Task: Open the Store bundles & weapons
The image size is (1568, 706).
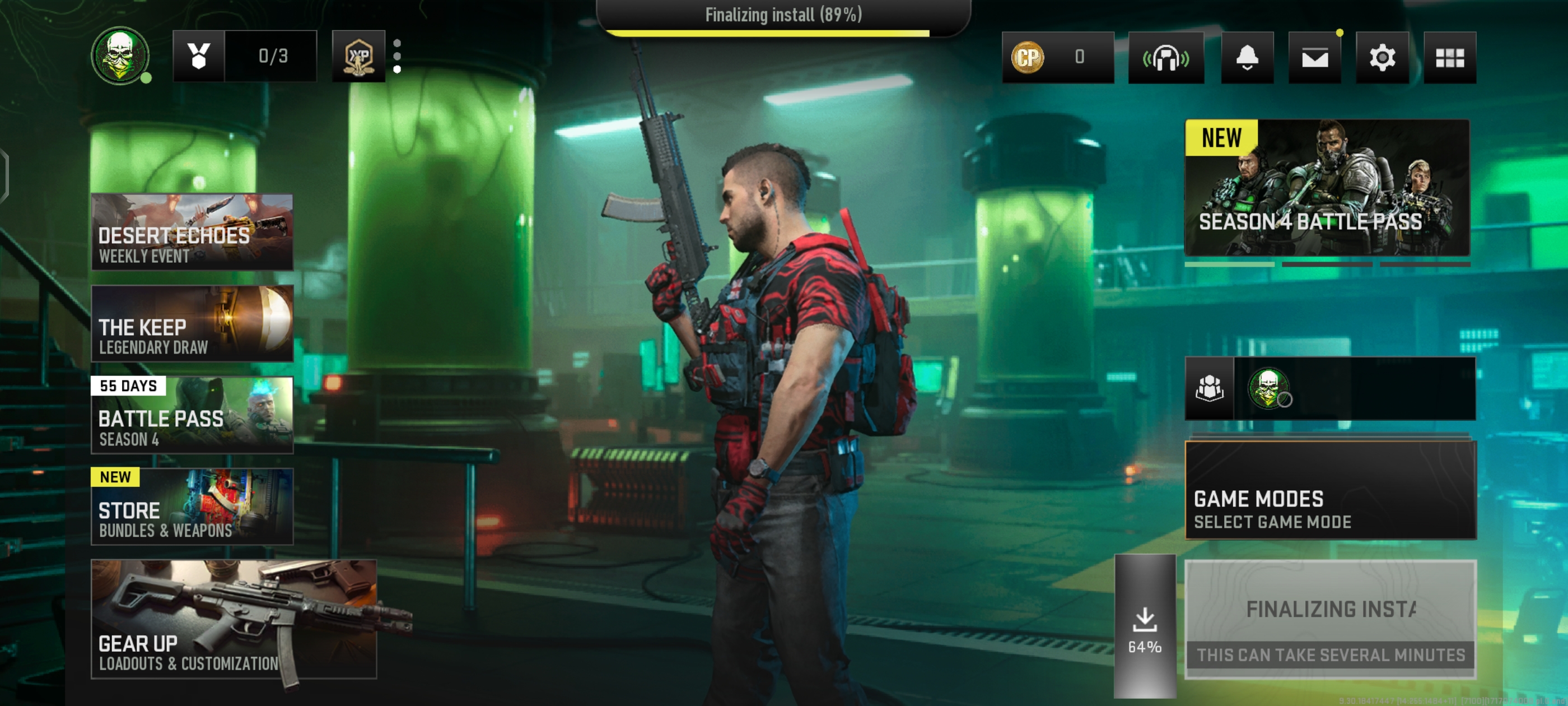Action: [192, 506]
